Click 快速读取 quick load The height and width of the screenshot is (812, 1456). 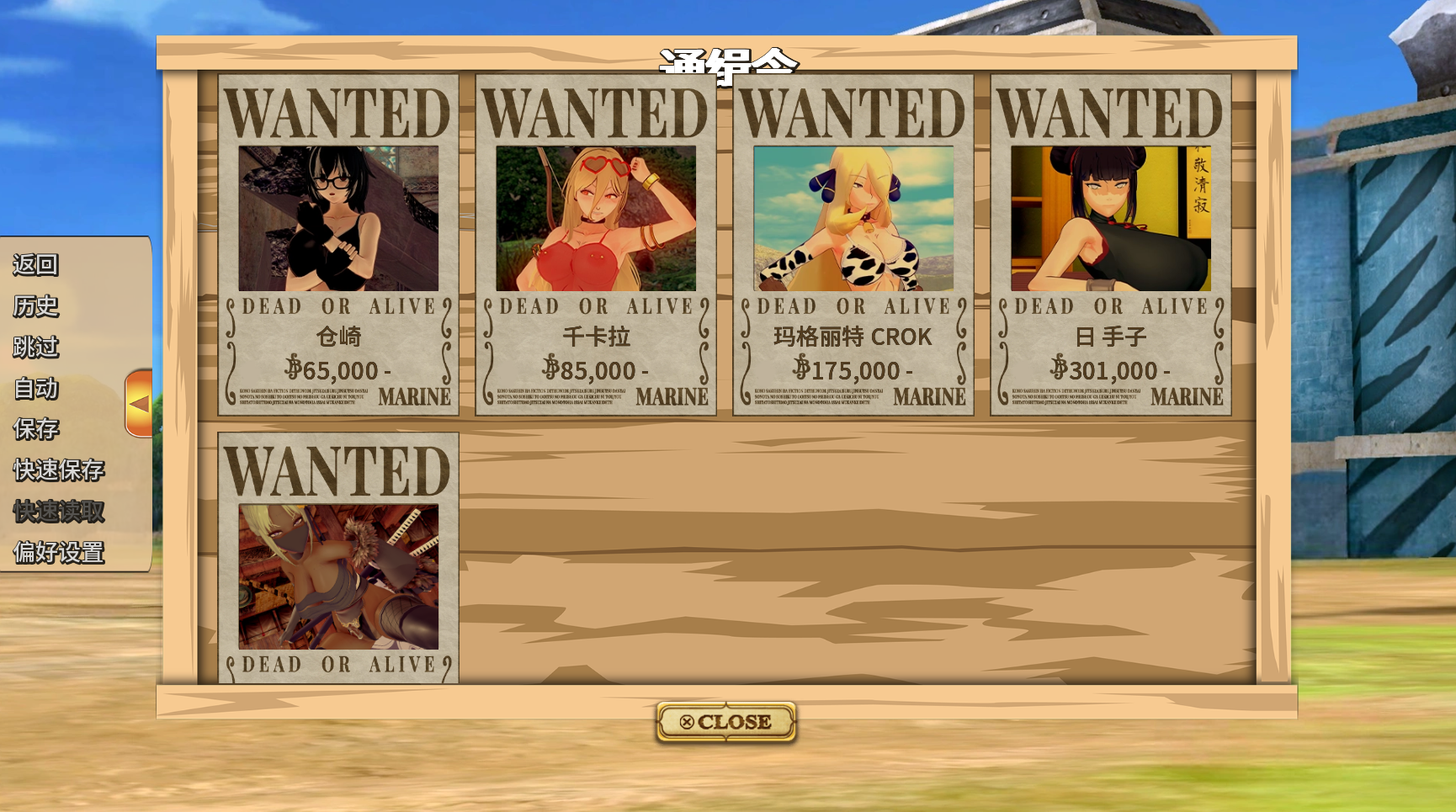pos(59,511)
